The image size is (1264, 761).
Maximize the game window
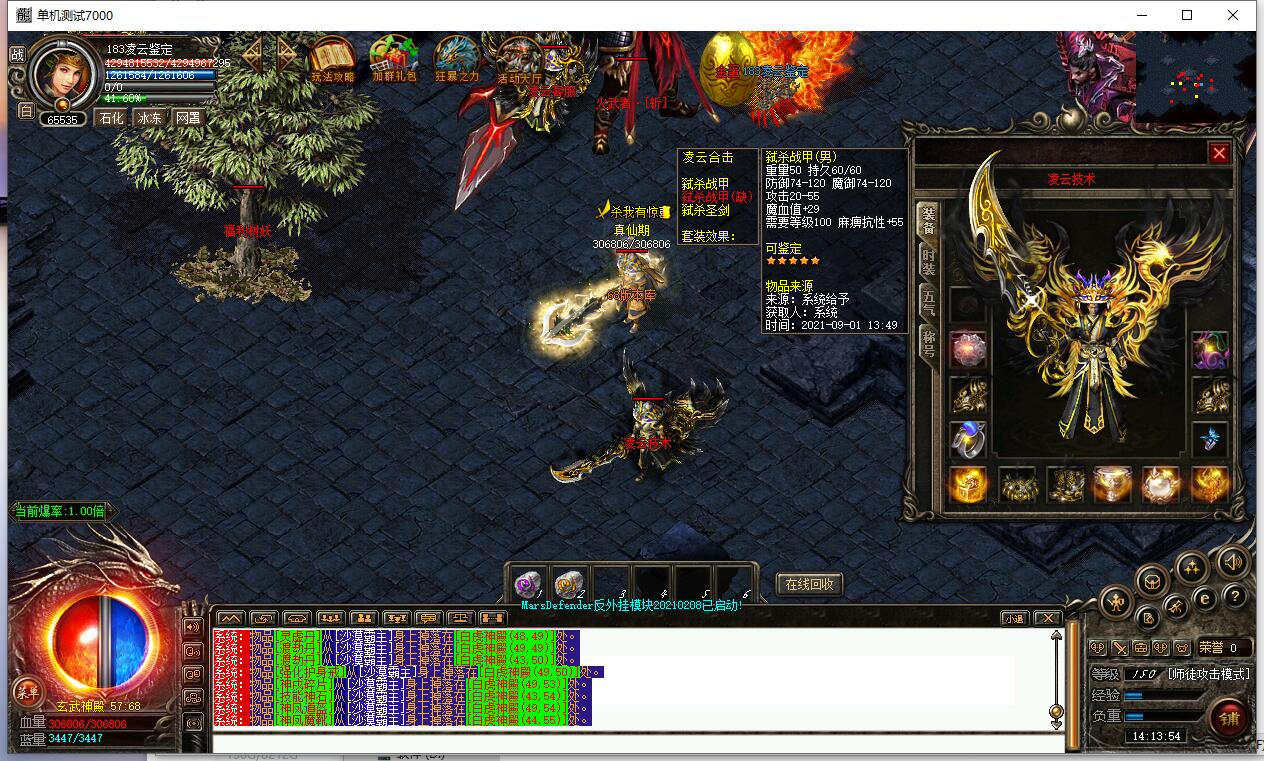(x=1187, y=15)
